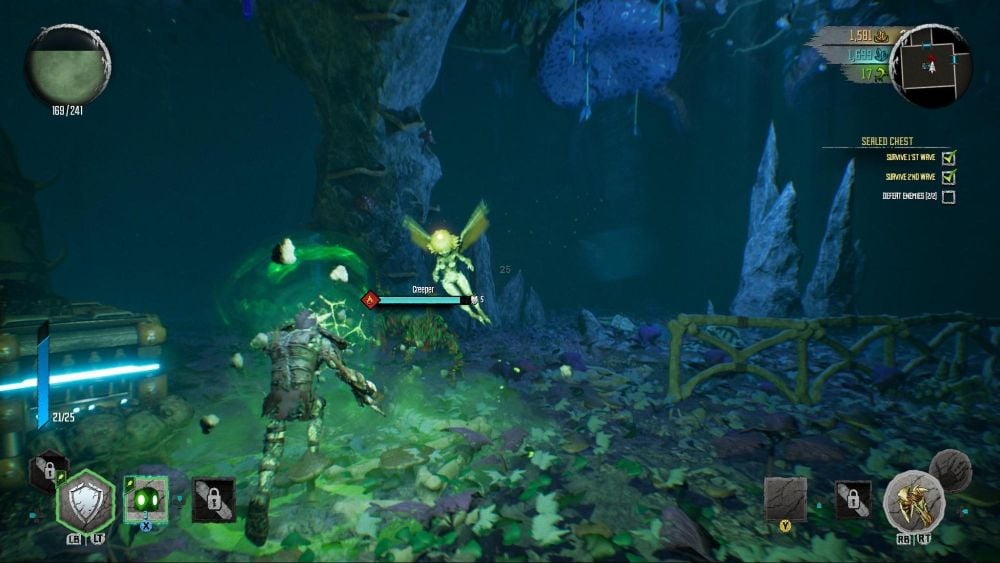This screenshot has height=563, width=1000.
Task: Click the empty cracked stone square slot
Action: pos(785,498)
